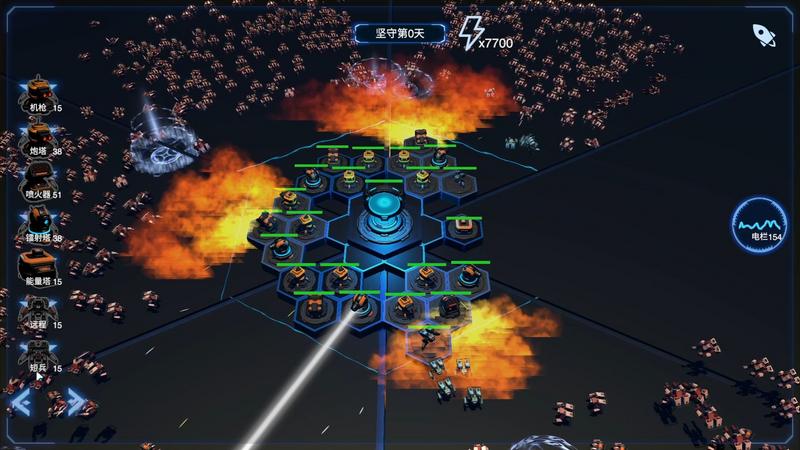Choose the 能量塔 energy tower
The width and height of the screenshot is (800, 450).
40,265
